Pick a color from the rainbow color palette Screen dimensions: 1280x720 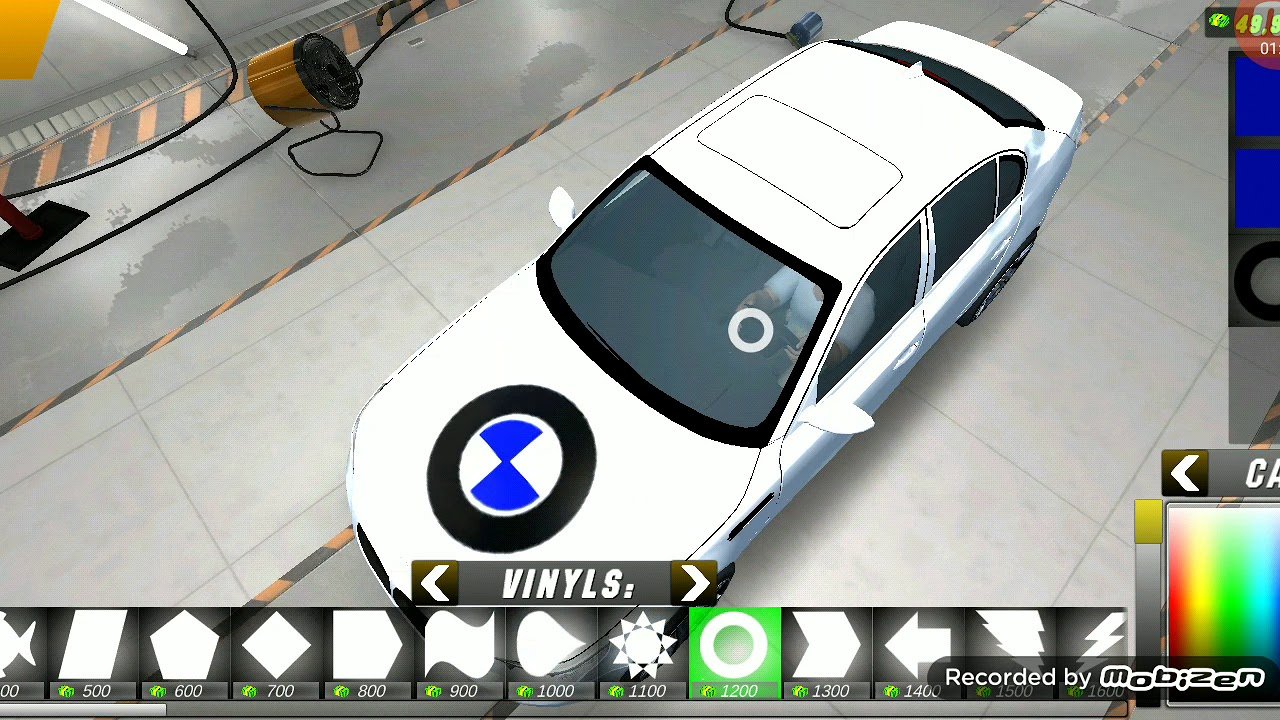point(1224,590)
